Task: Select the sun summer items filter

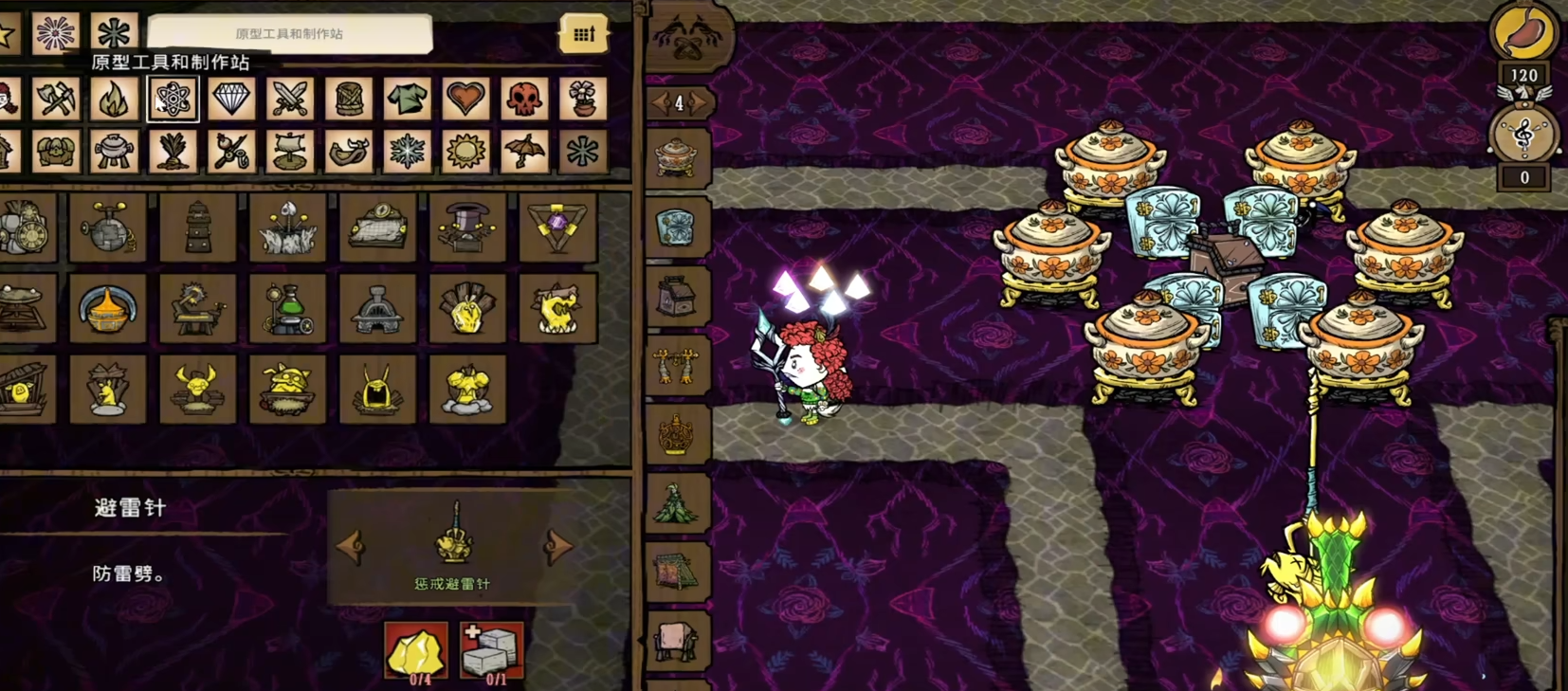Action: (465, 152)
